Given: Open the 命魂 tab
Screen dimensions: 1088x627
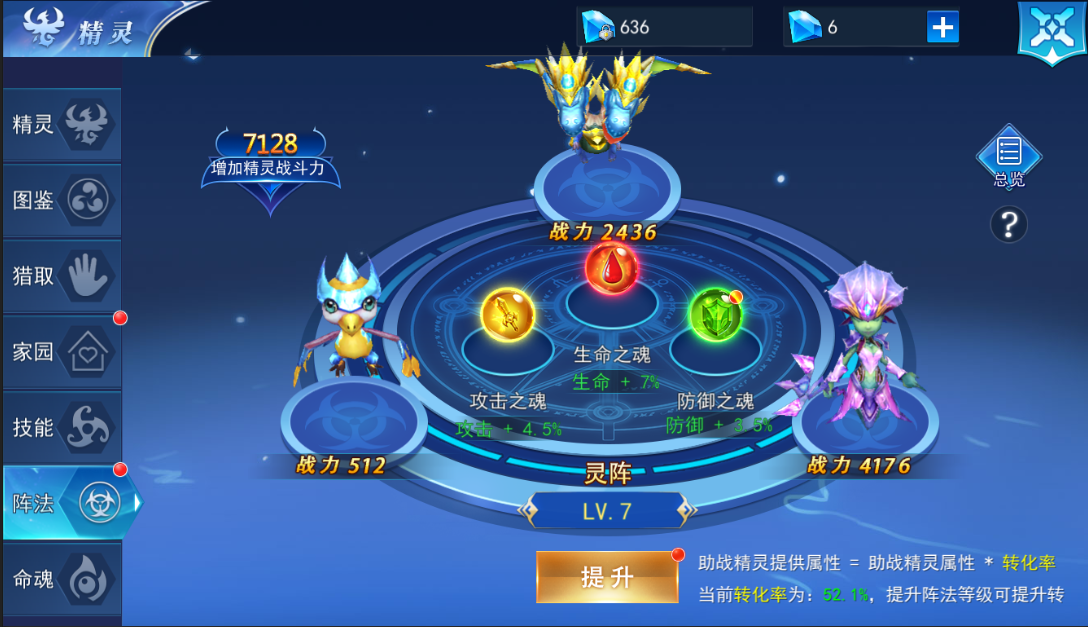Looking at the screenshot, I should (x=62, y=579).
